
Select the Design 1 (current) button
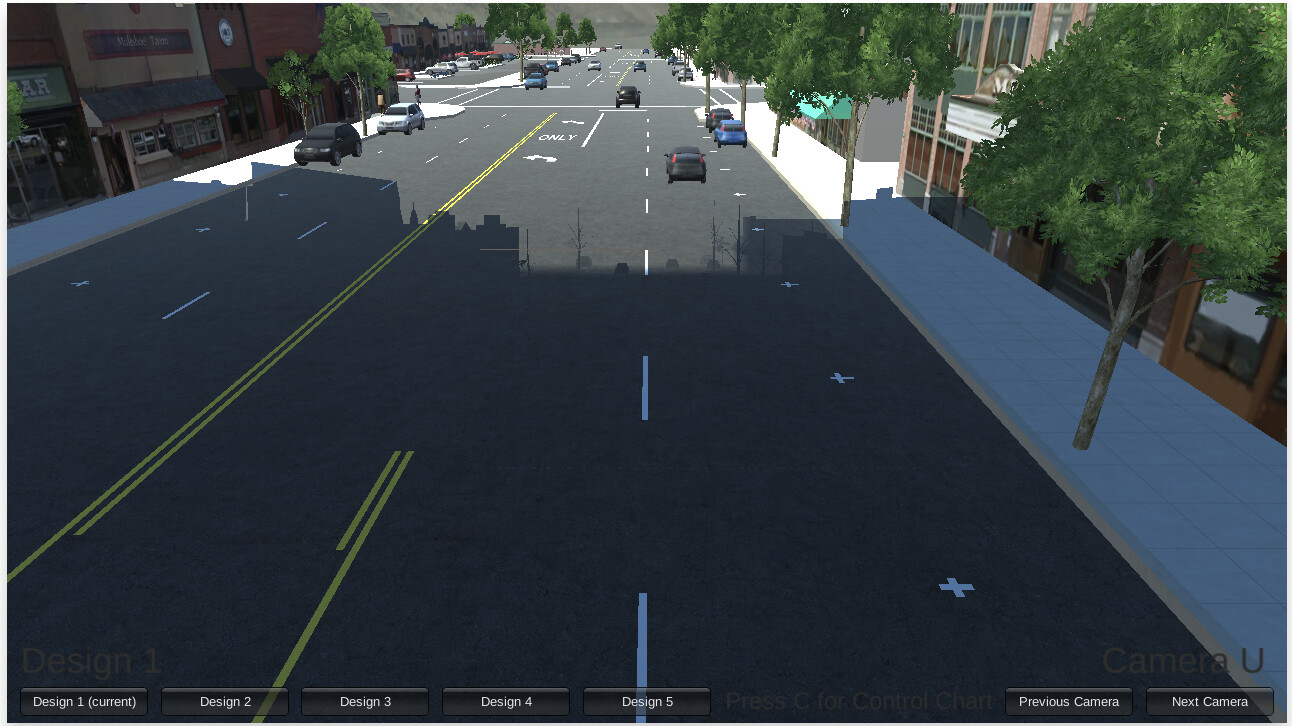(84, 701)
